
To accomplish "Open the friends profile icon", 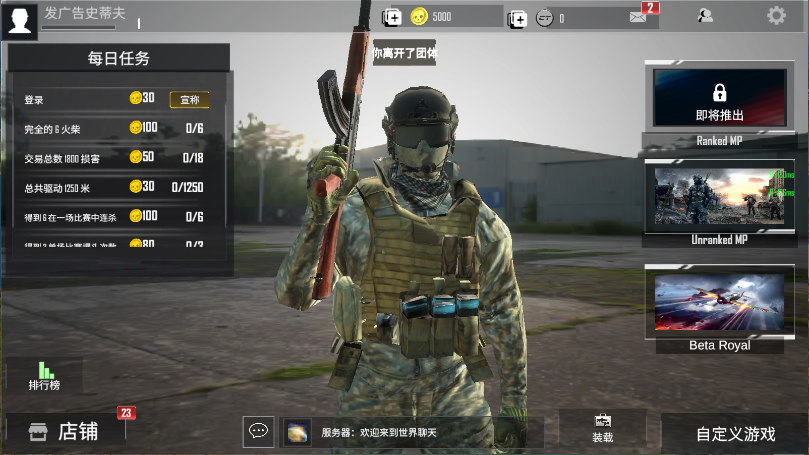I will (x=705, y=15).
